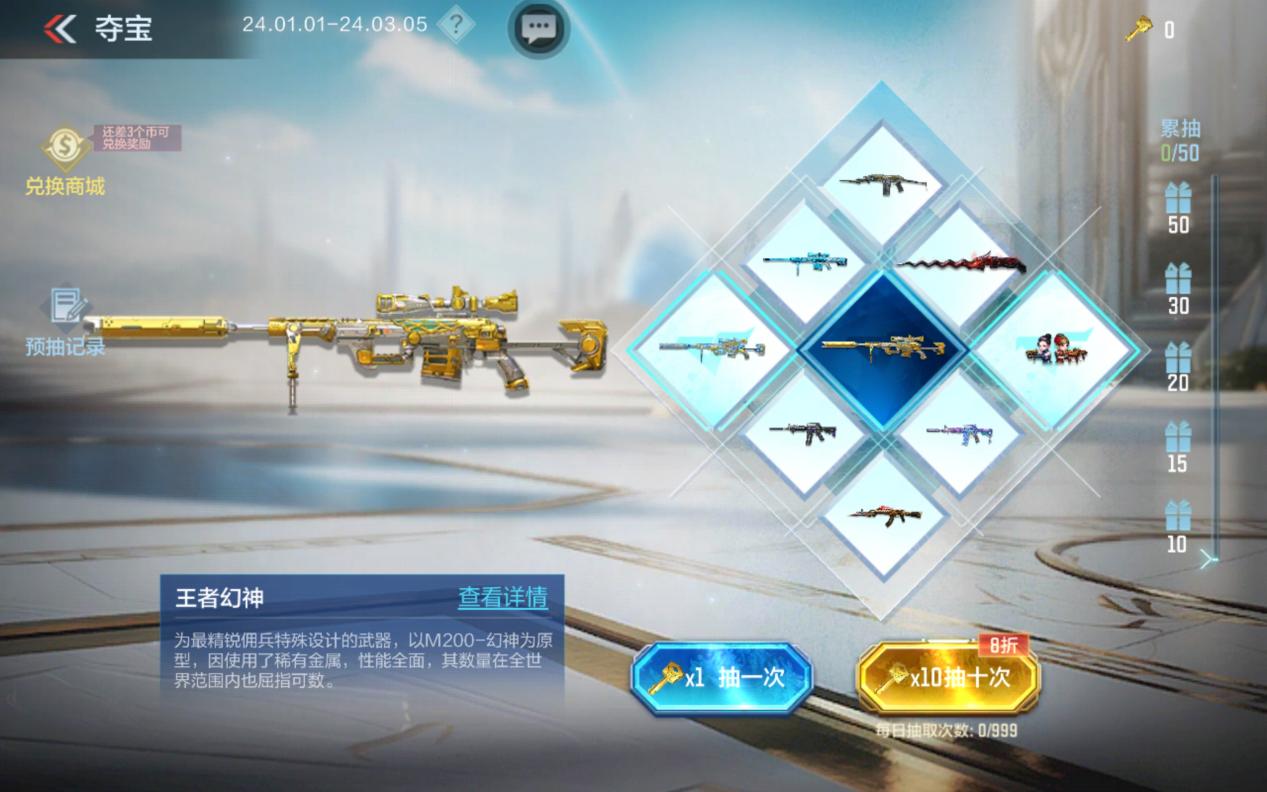Go back using the double-arrow button
Image resolution: width=1267 pixels, height=792 pixels.
pyautogui.click(x=60, y=29)
